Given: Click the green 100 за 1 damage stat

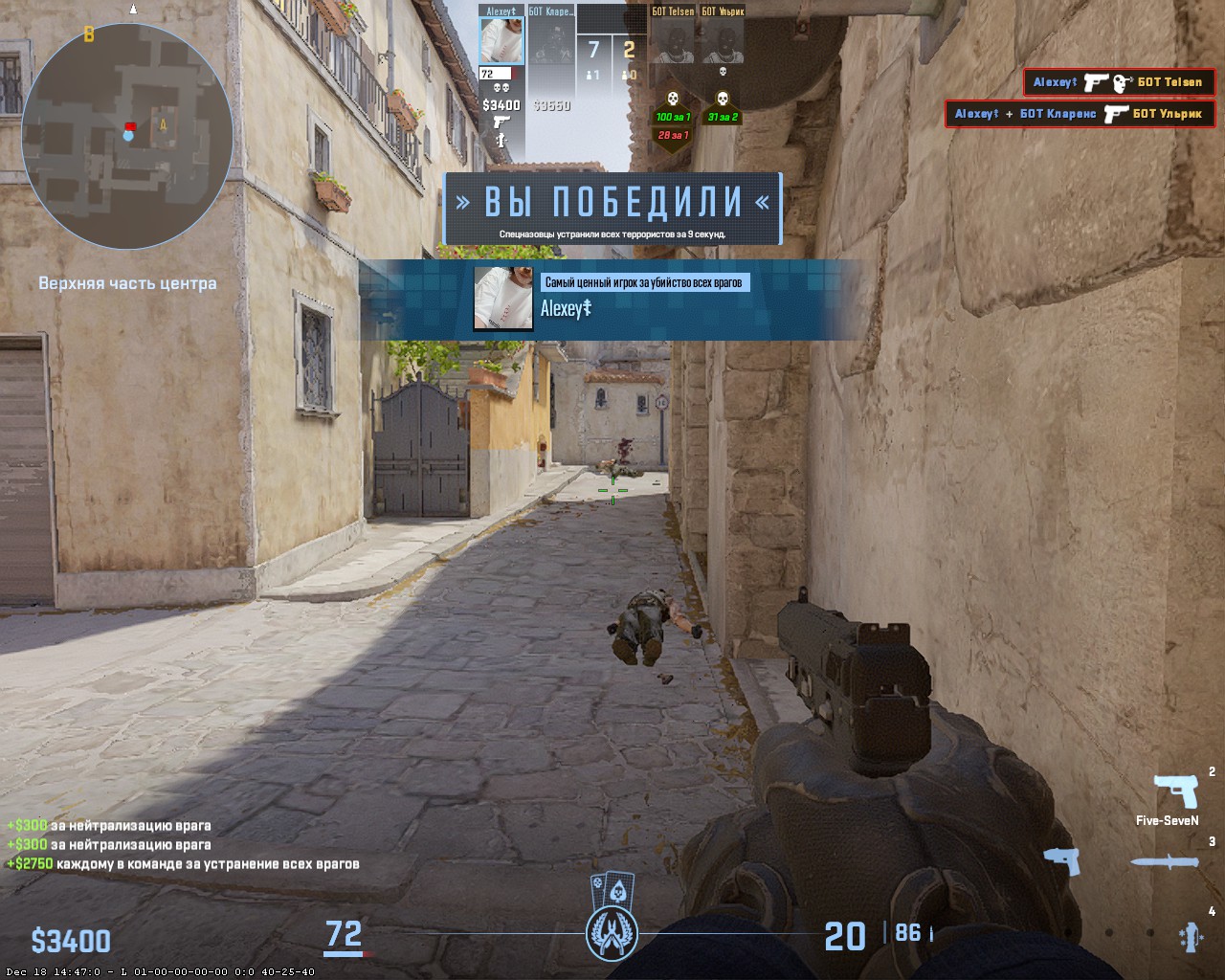Looking at the screenshot, I should click(x=673, y=117).
